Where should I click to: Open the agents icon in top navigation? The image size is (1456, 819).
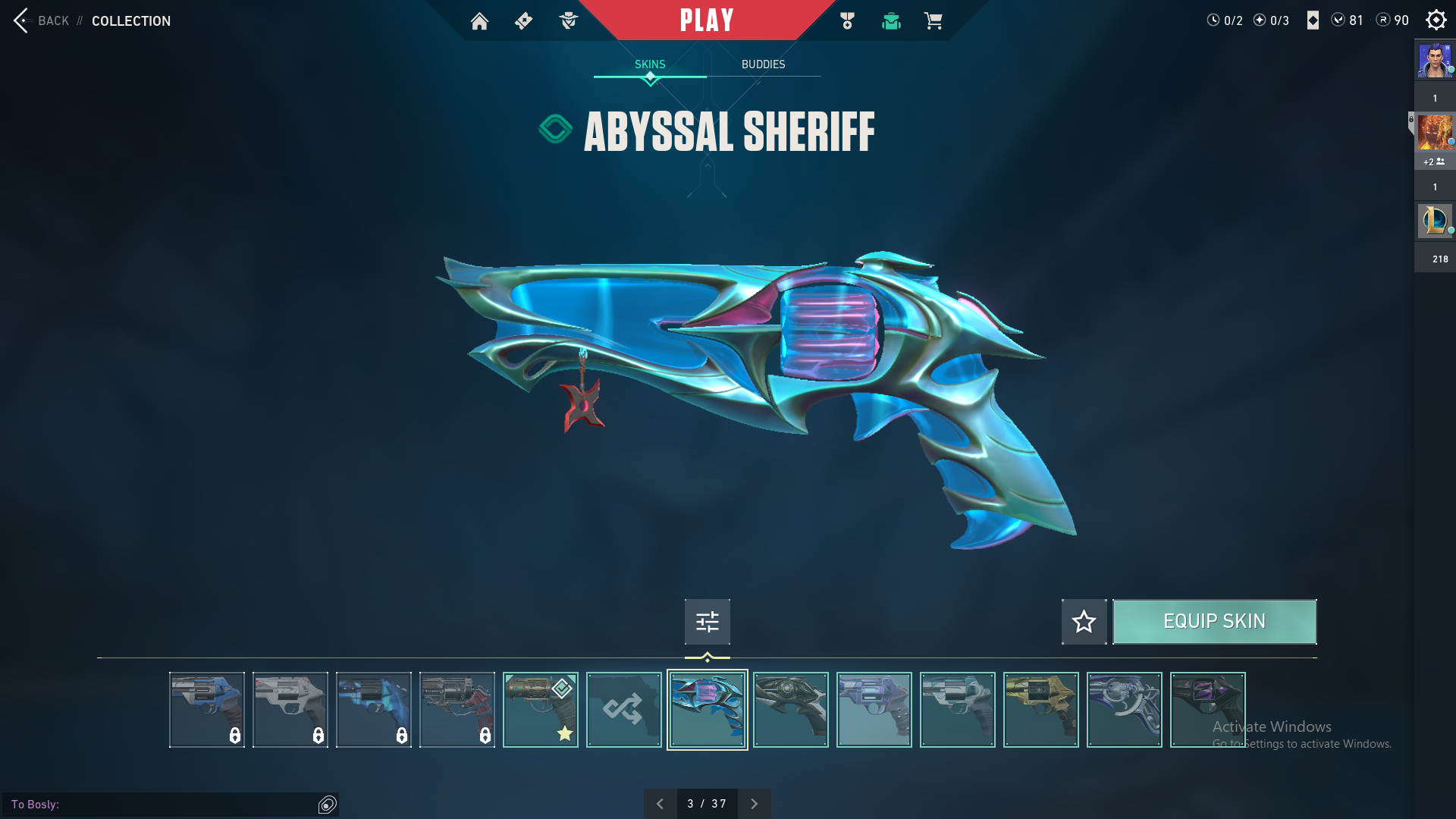tap(568, 21)
